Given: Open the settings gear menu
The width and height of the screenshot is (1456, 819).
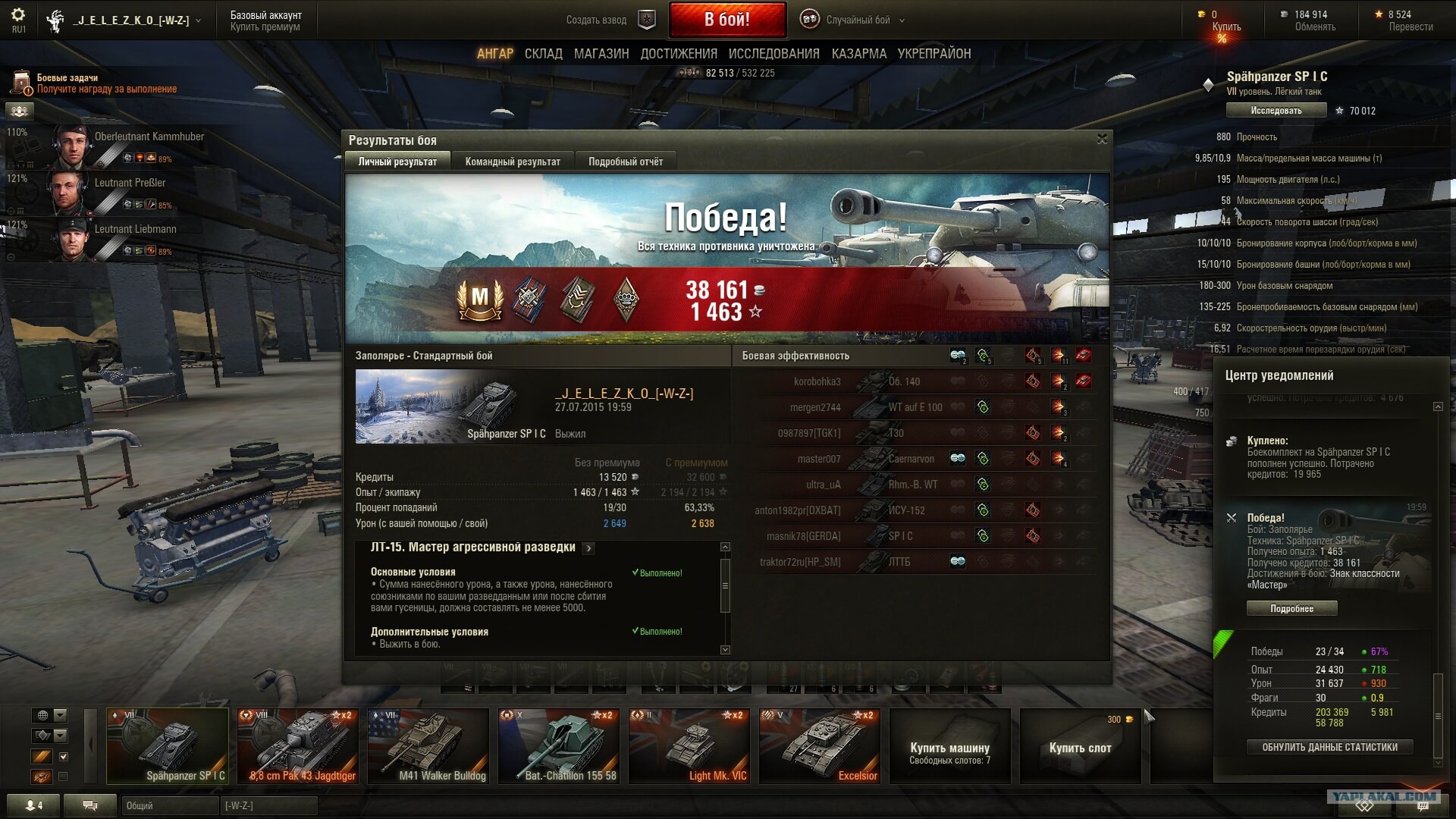Looking at the screenshot, I should tap(18, 15).
